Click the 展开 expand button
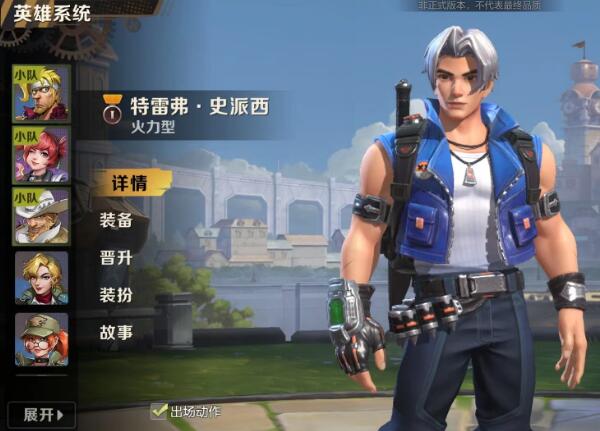 [41, 414]
